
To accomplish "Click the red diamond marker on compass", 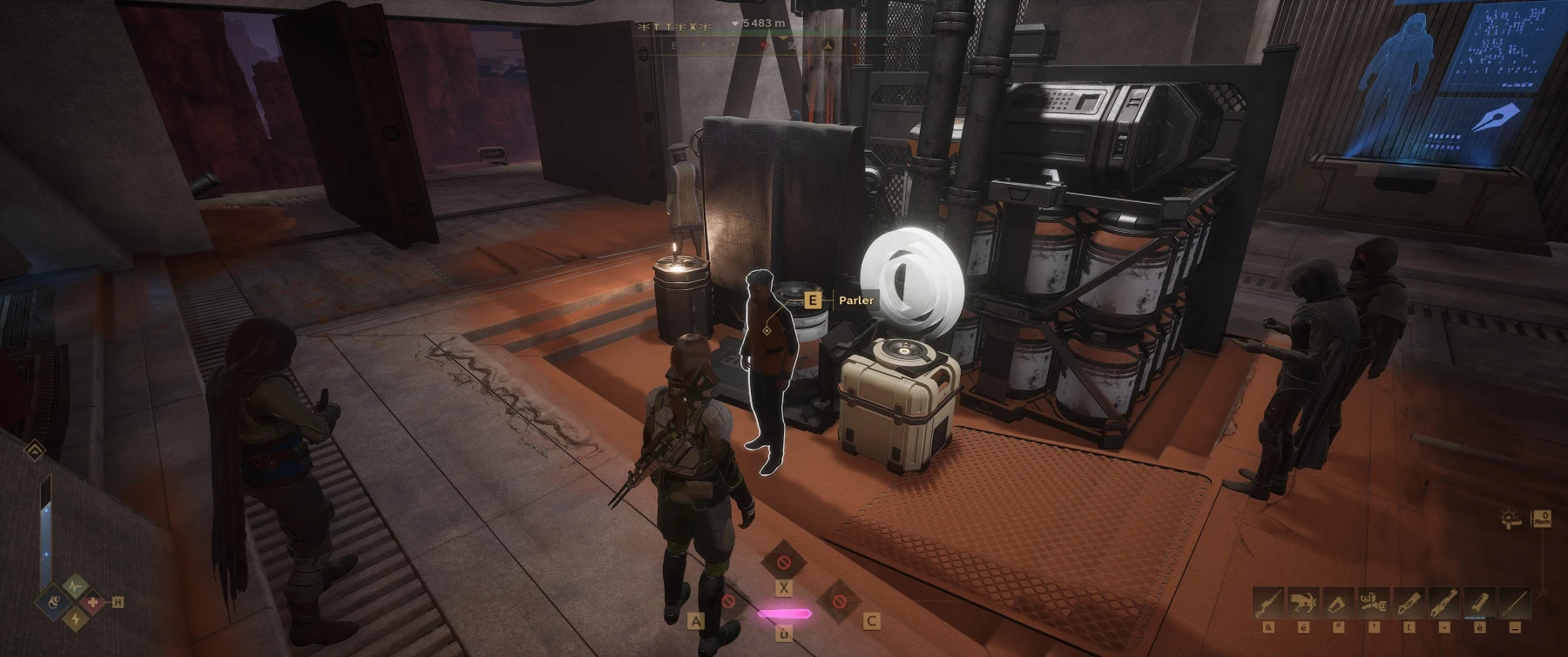I will pyautogui.click(x=764, y=44).
